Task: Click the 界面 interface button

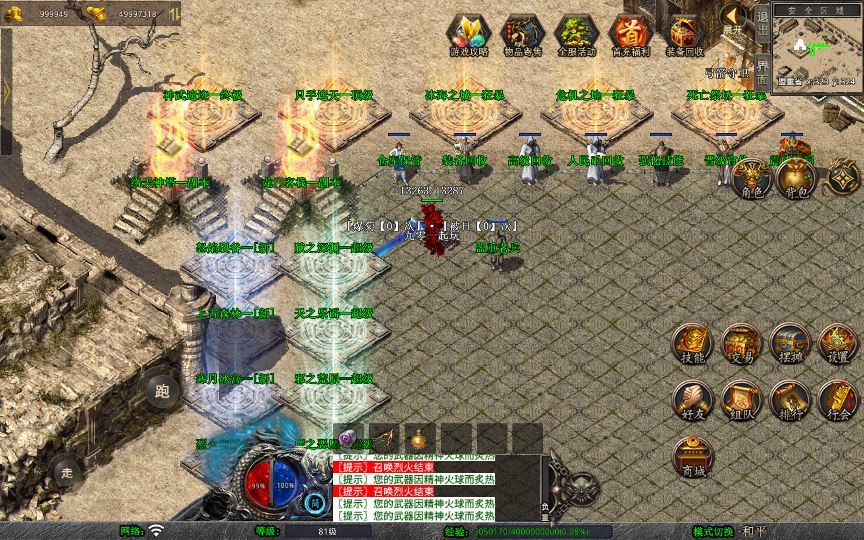Action: 762,72
